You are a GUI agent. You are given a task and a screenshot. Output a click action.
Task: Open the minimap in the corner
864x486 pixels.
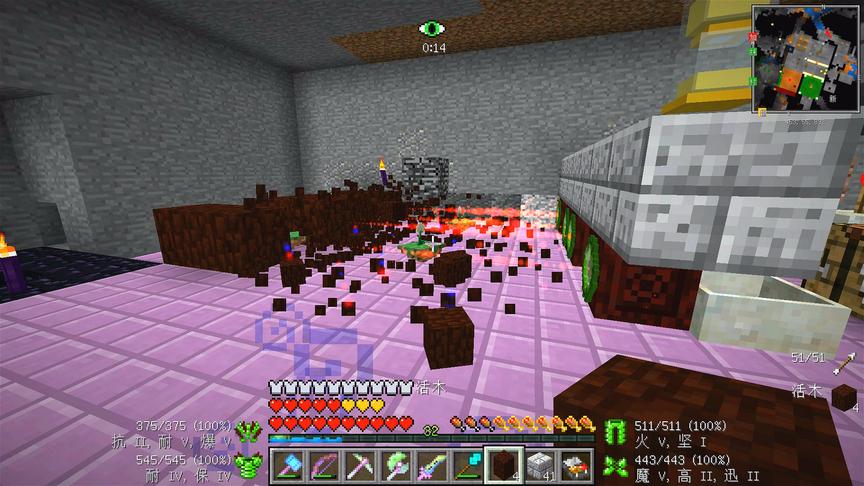click(x=806, y=58)
